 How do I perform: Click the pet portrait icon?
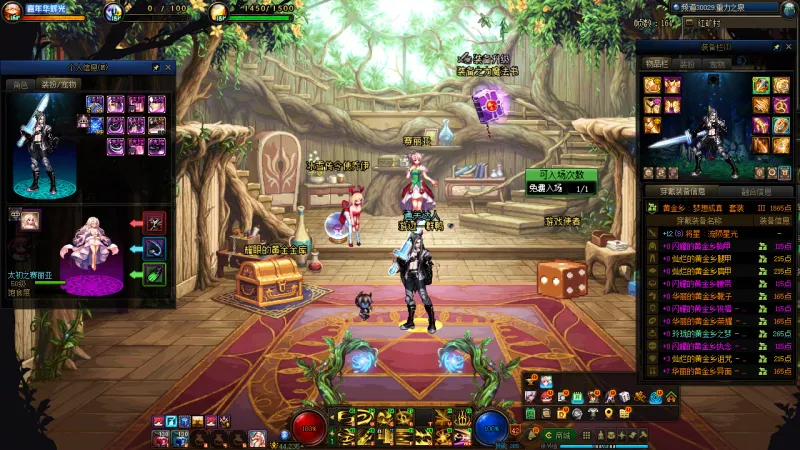31,219
